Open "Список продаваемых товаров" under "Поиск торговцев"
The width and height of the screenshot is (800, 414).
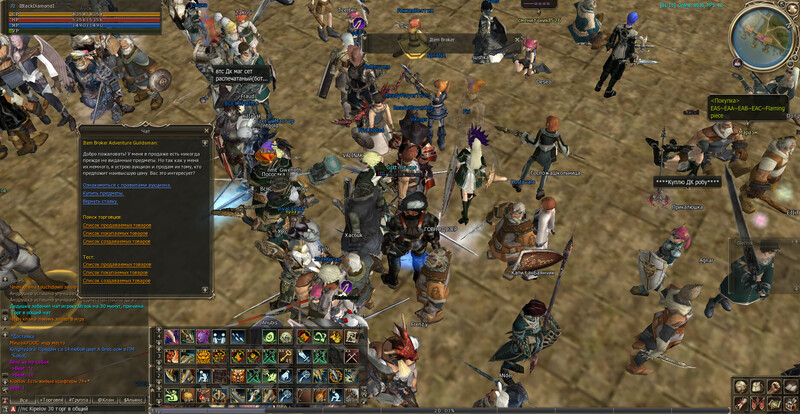[x=116, y=225]
